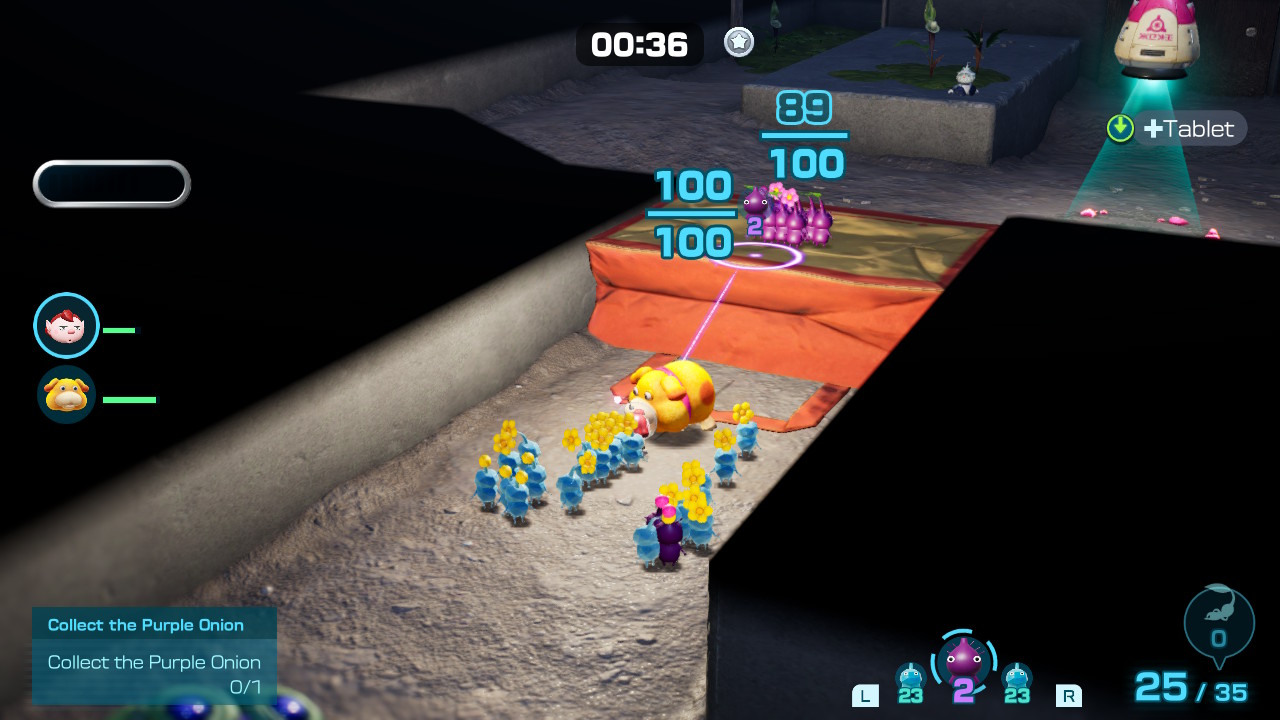This screenshot has width=1280, height=720.
Task: Click the empty oval gauge on the left
Action: 111,183
